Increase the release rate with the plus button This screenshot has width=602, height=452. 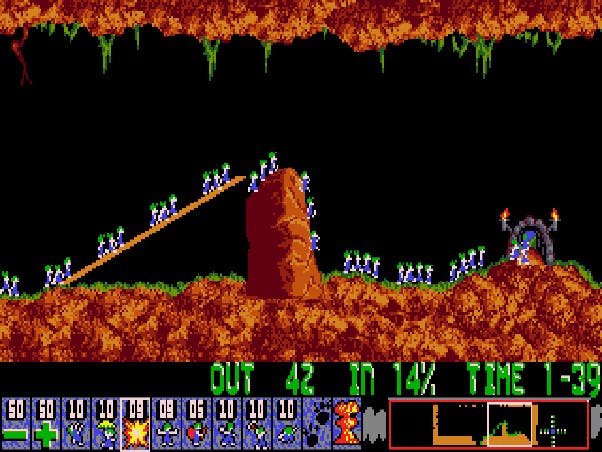pos(45,423)
